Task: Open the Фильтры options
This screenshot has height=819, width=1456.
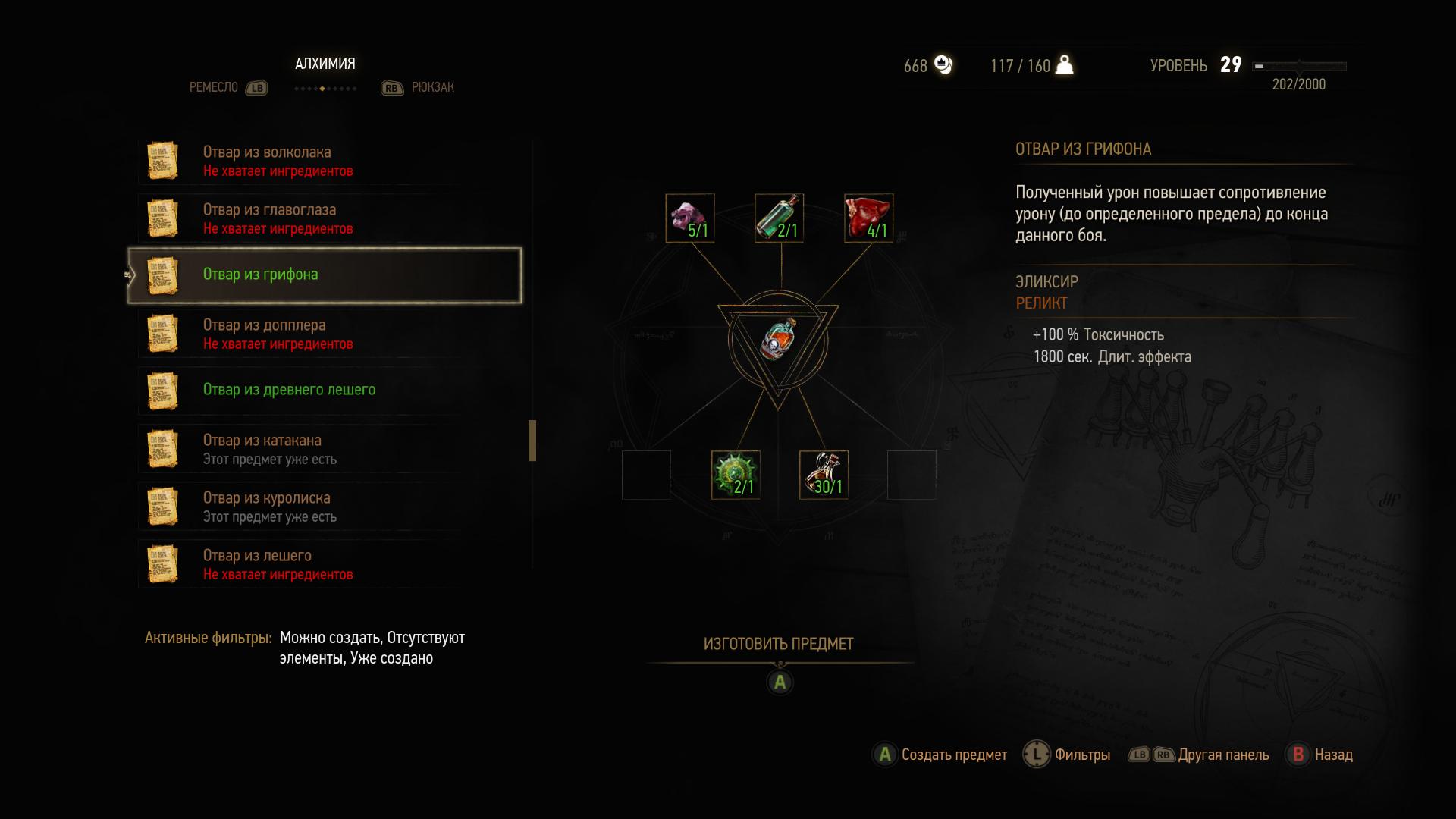Action: pyautogui.click(x=1067, y=755)
